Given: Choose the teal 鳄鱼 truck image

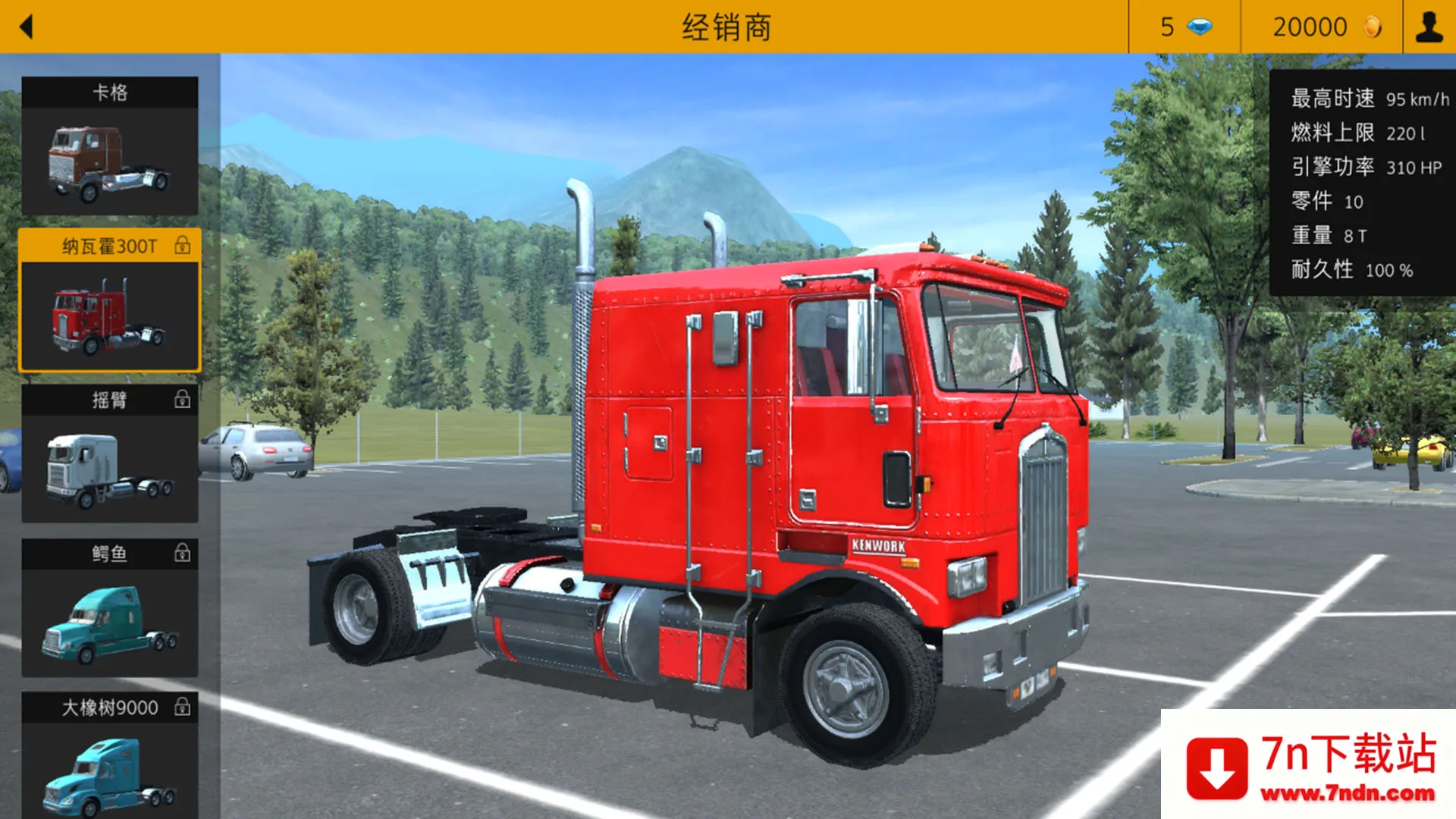Looking at the screenshot, I should point(110,622).
